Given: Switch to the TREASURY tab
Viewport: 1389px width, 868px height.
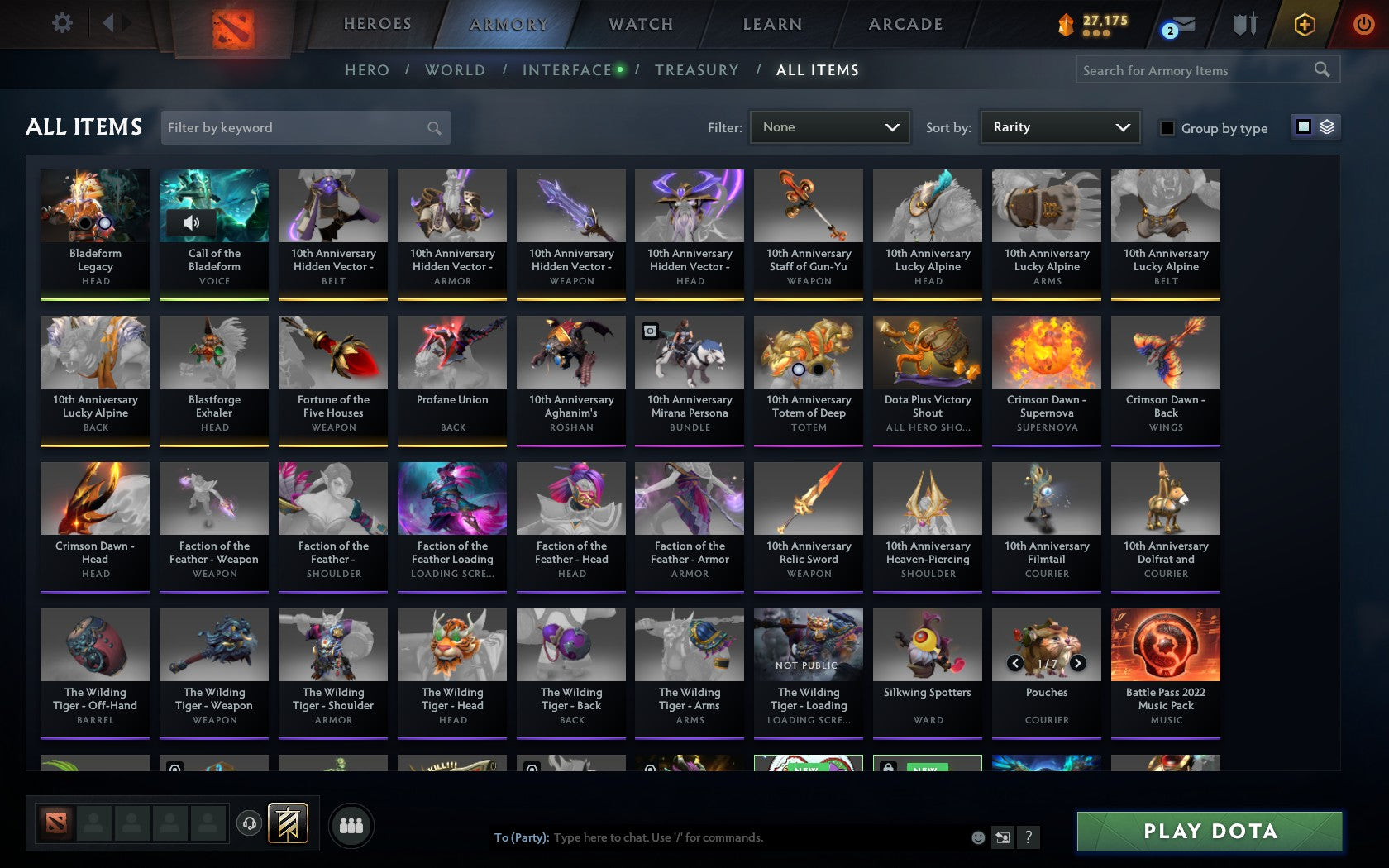Looking at the screenshot, I should (697, 70).
